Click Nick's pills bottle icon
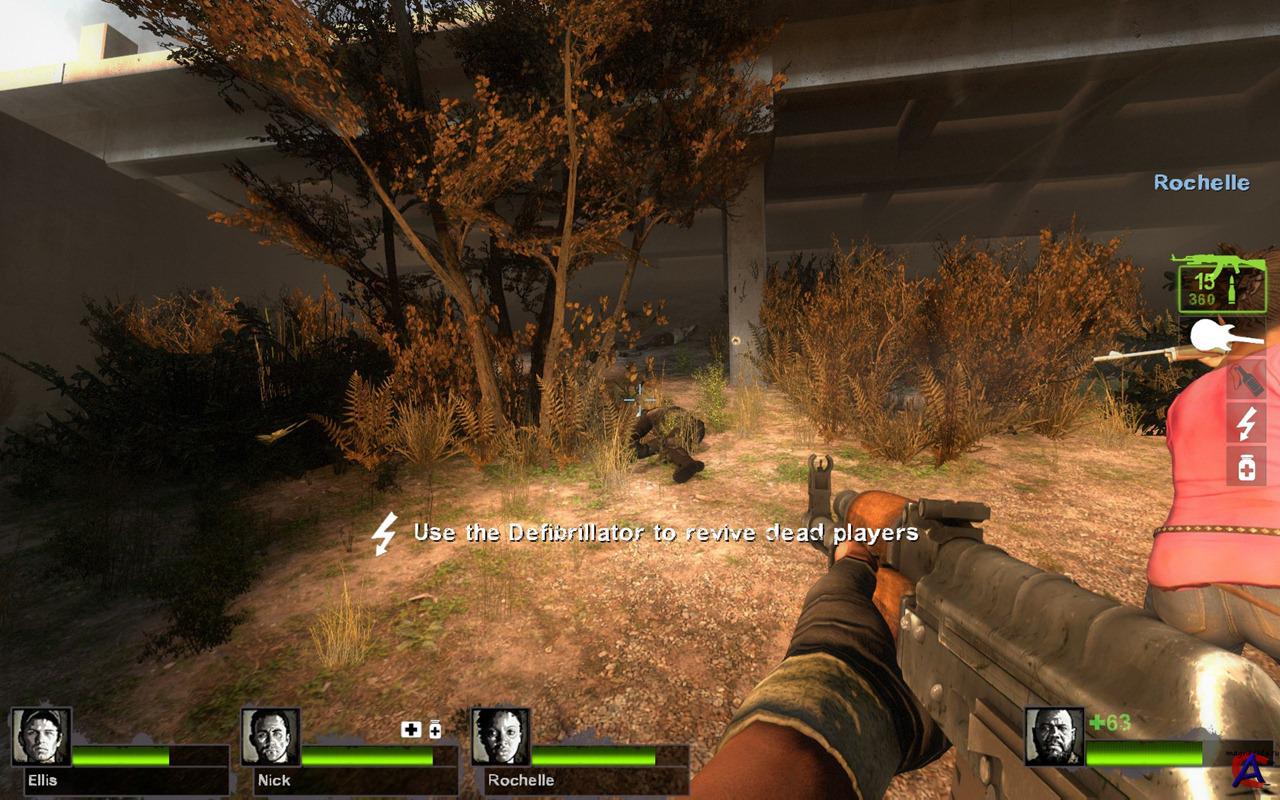The height and width of the screenshot is (800, 1280). [435, 730]
